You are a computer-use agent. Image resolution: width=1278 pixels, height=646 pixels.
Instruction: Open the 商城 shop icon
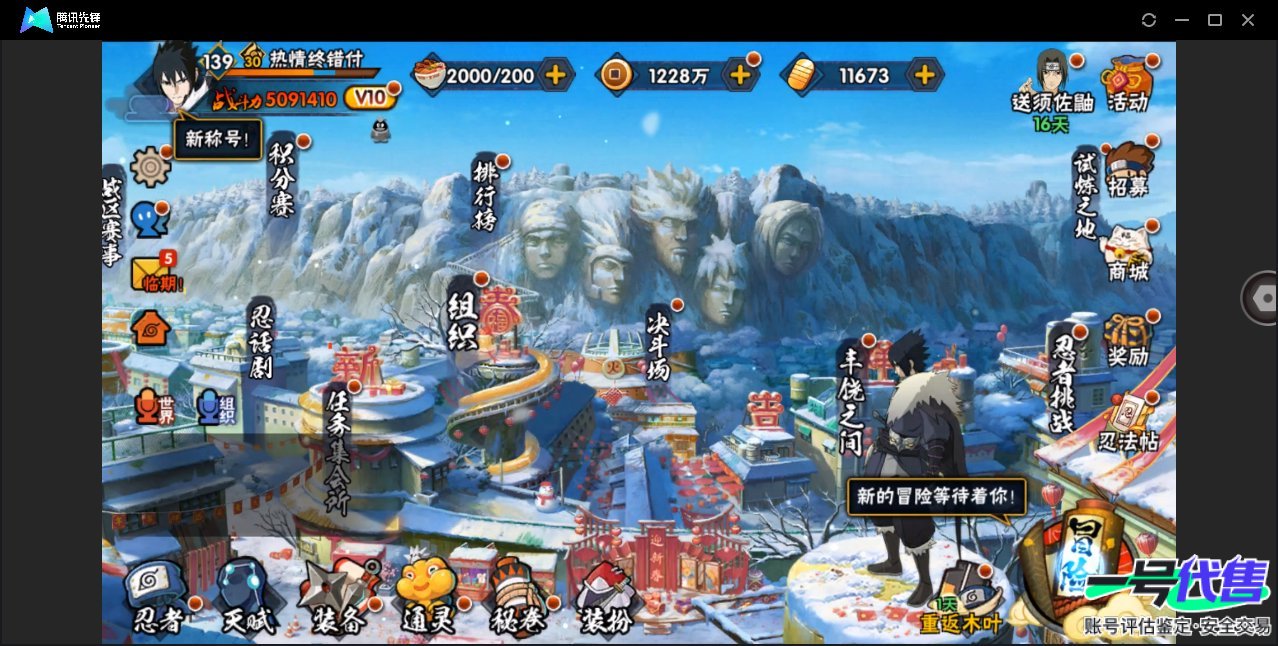click(x=1128, y=253)
